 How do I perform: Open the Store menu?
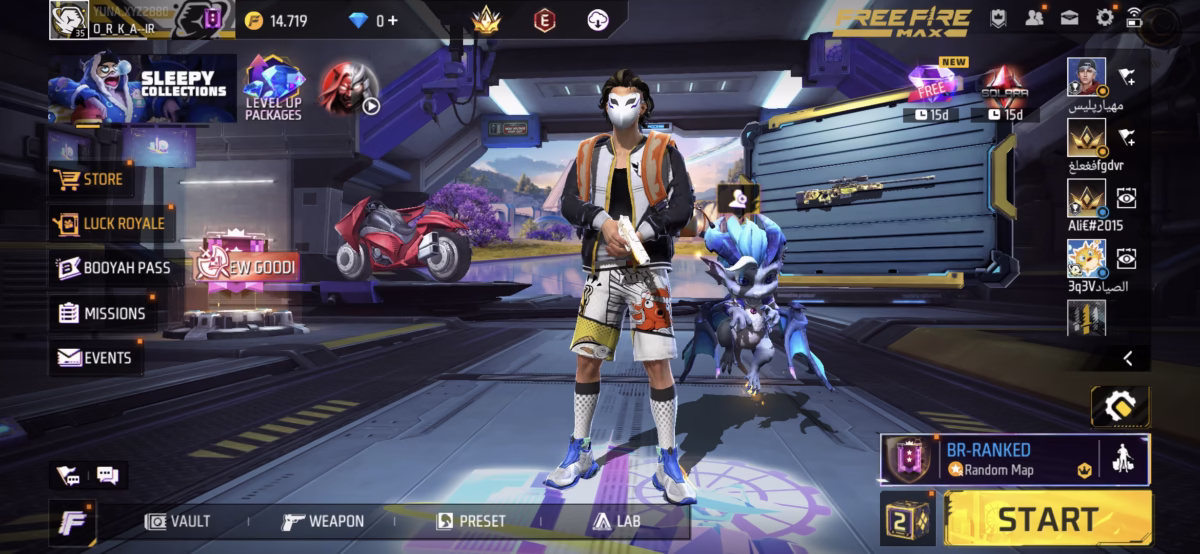(x=91, y=180)
